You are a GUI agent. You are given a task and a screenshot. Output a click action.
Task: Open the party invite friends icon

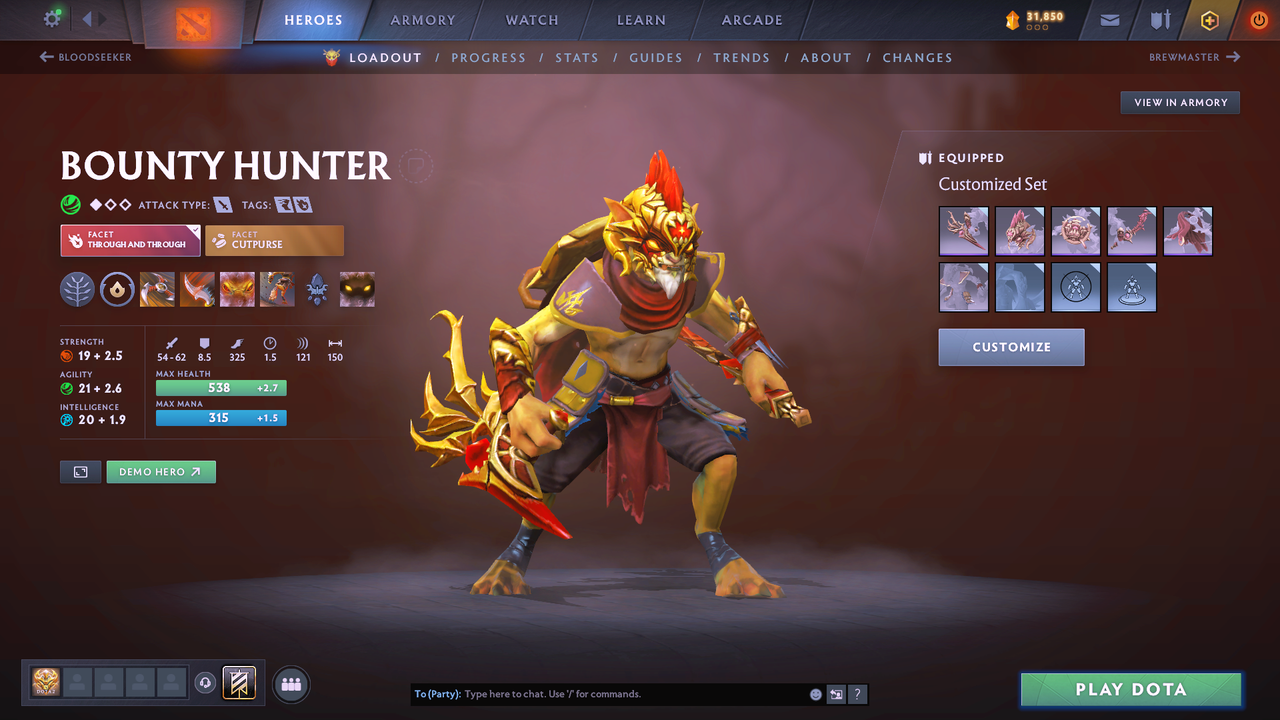289,683
